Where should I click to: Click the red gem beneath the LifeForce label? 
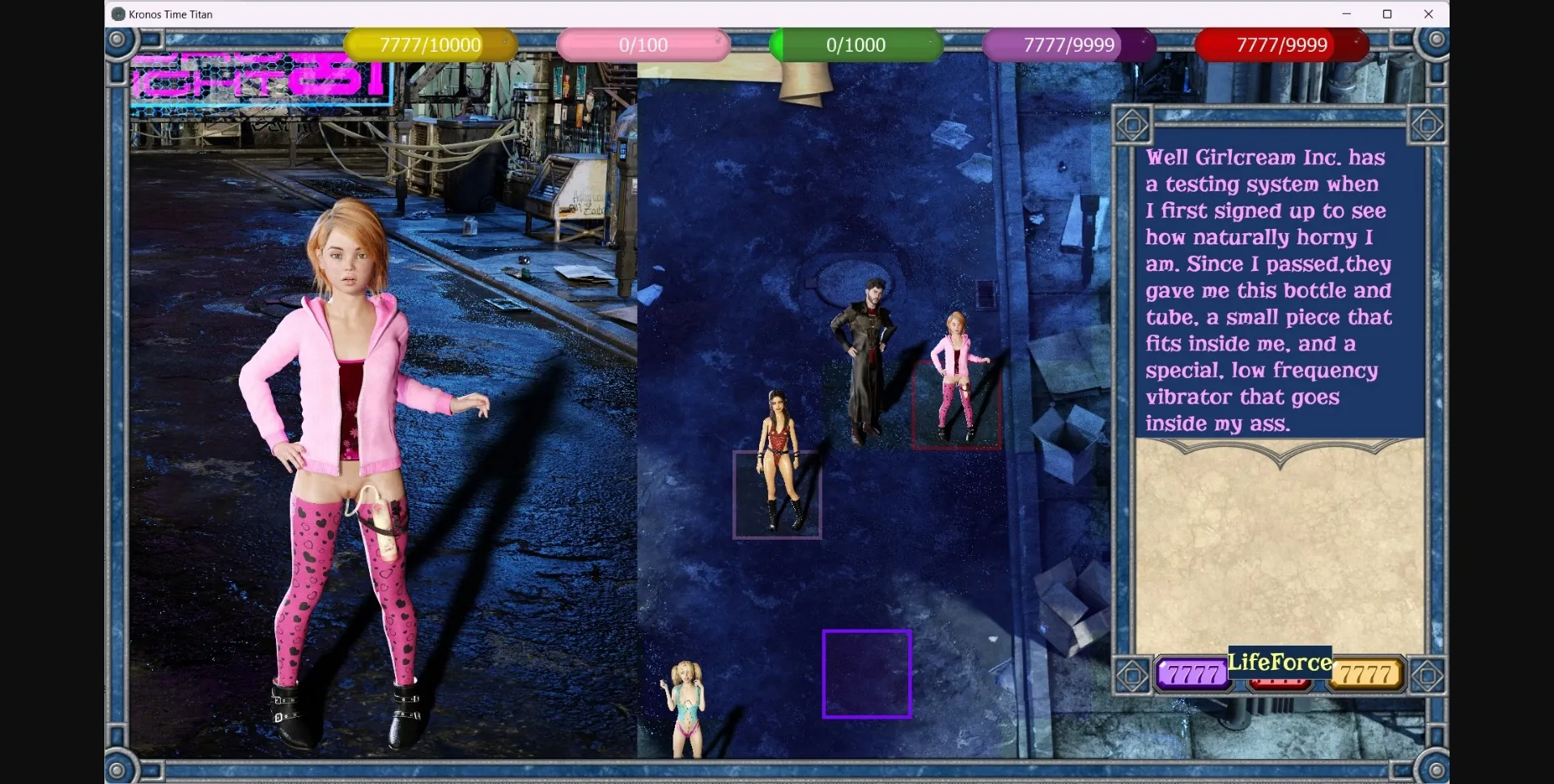point(1279,684)
